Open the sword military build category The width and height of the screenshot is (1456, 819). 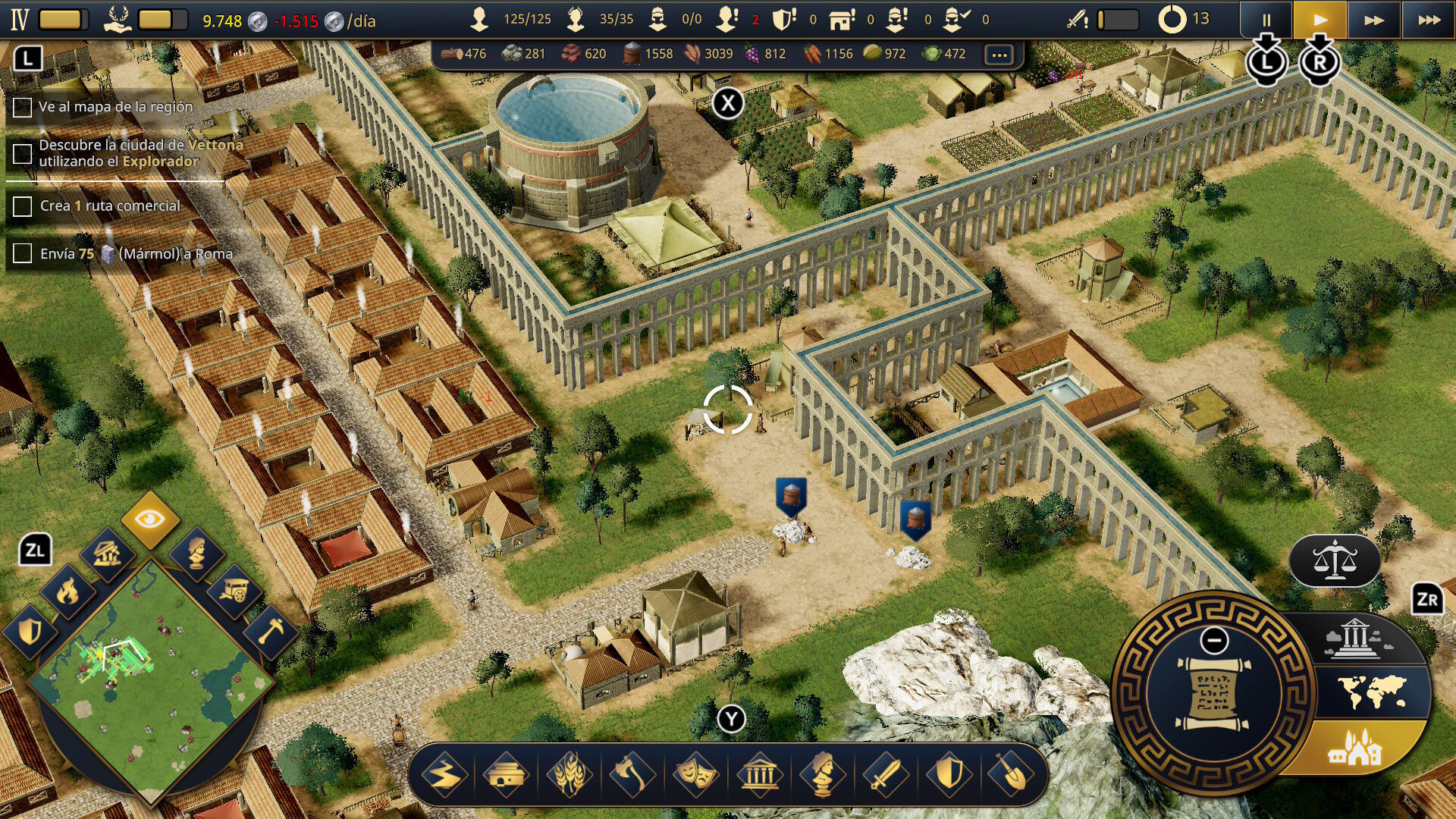pos(885,775)
